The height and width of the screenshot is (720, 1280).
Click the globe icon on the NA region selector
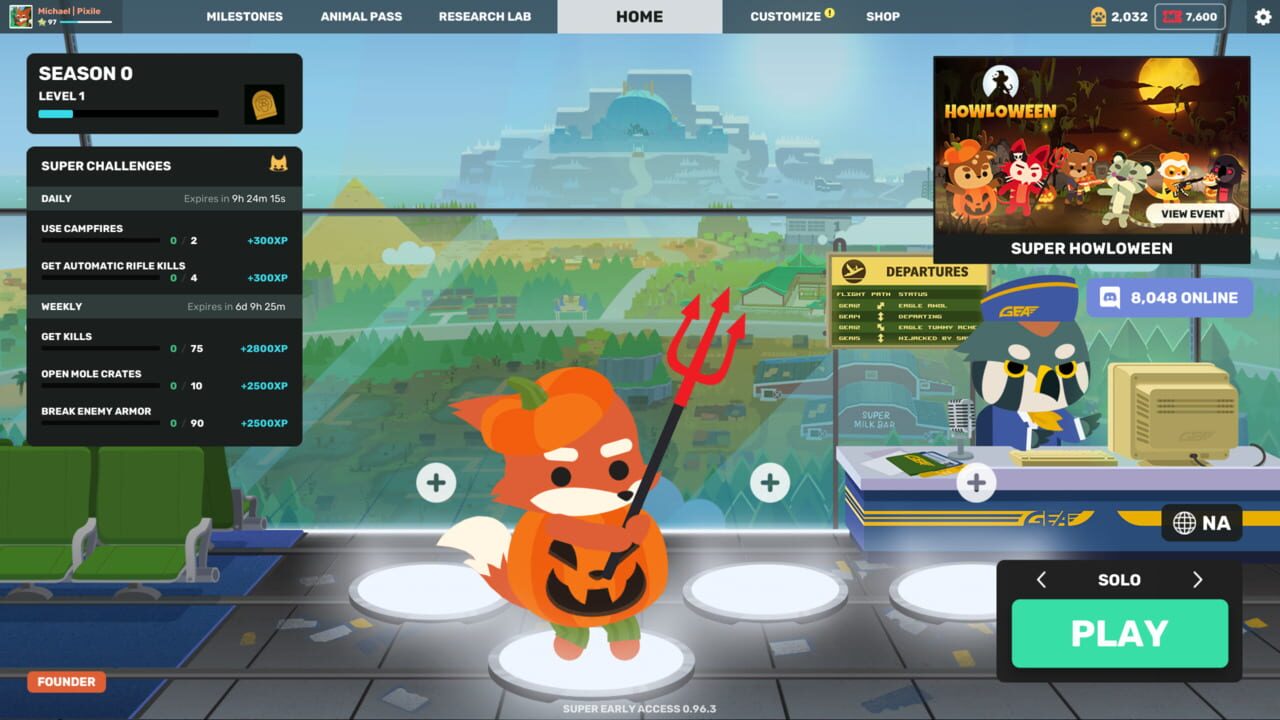(1185, 522)
